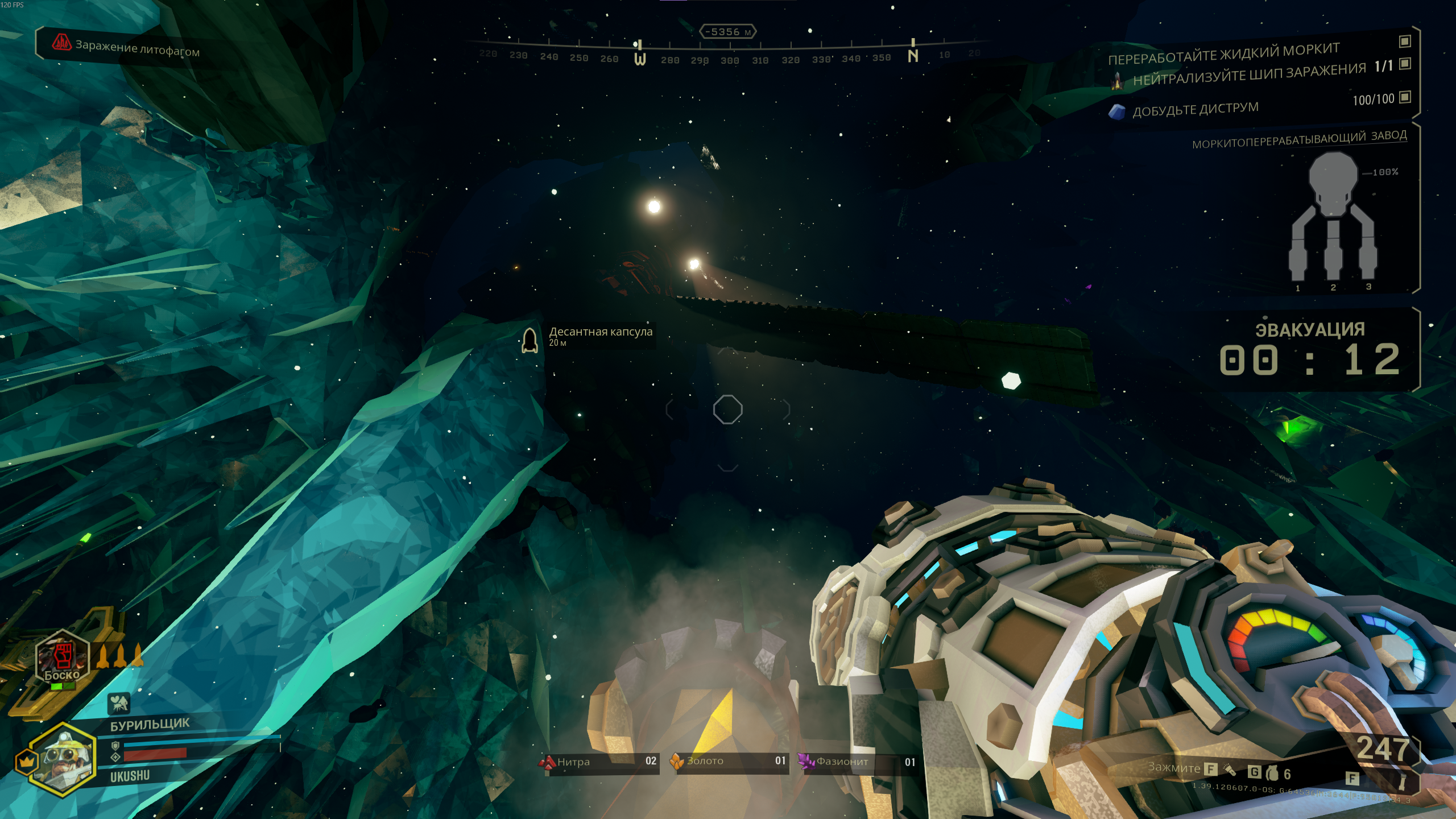The image size is (1456, 819).
Task: Click the mine Dystrum secondary objective
Action: tap(1194, 109)
